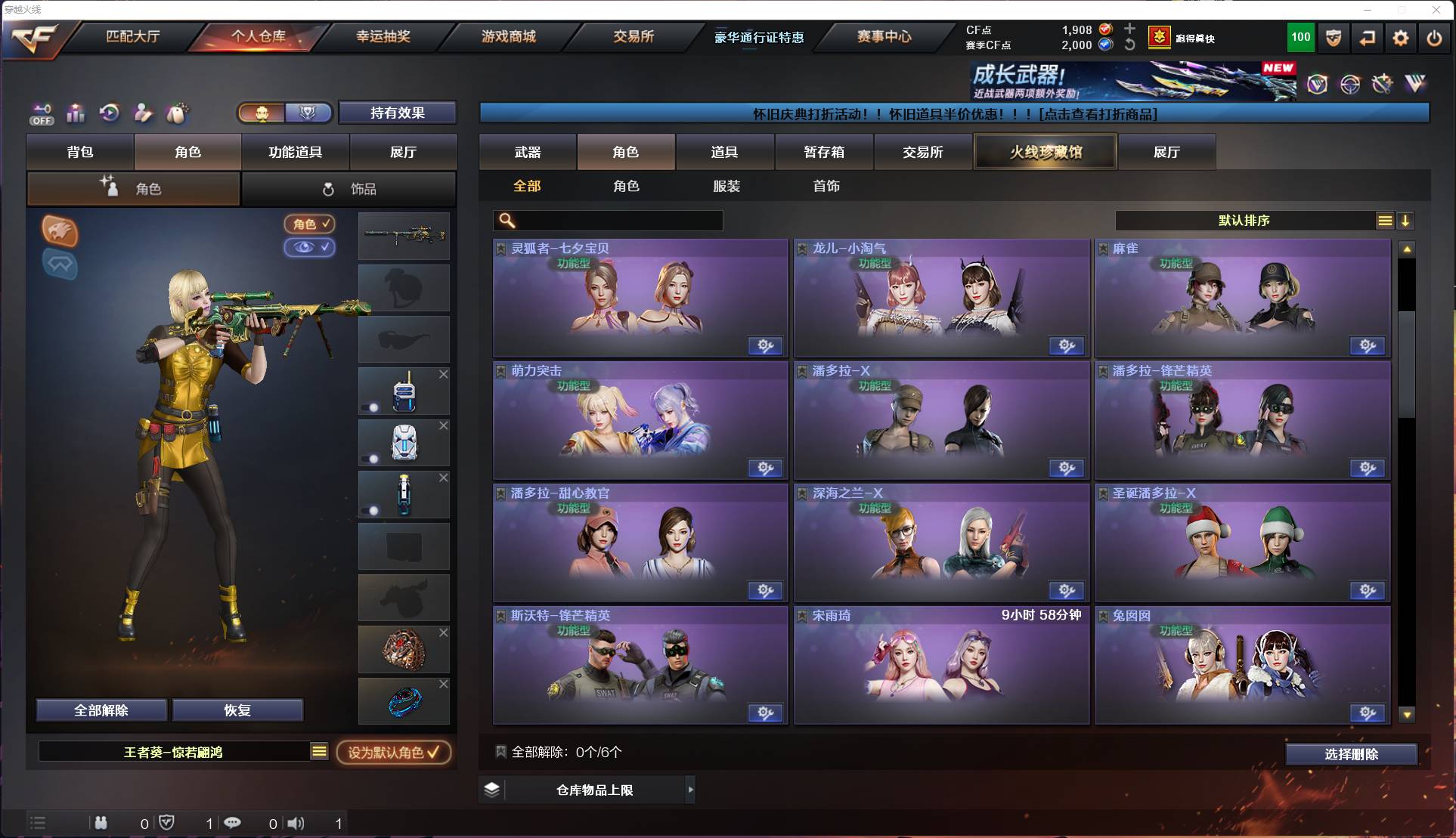Open the settings gear icon
Viewport: 1456px width, 838px height.
1401,37
